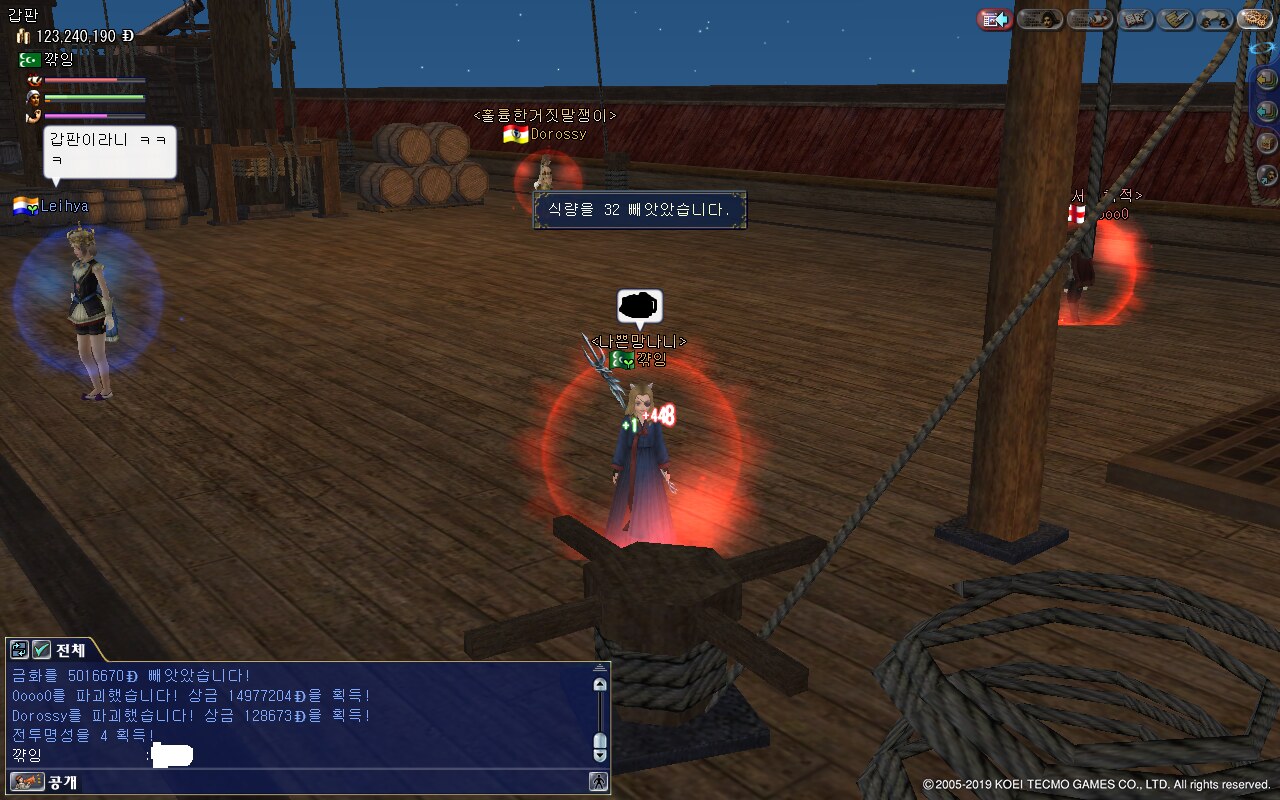The height and width of the screenshot is (800, 1280).
Task: Click the chat window swap-arrows button
Action: pos(19,650)
